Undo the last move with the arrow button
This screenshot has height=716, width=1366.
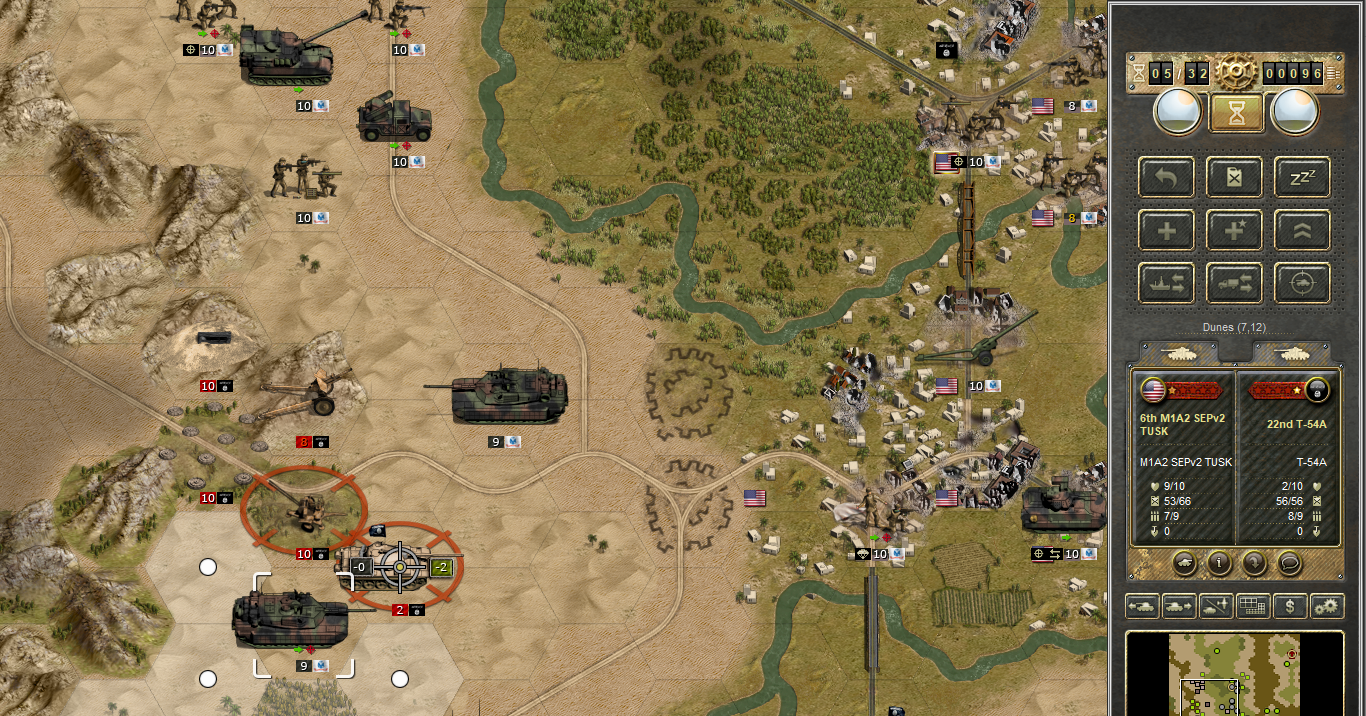point(1166,177)
